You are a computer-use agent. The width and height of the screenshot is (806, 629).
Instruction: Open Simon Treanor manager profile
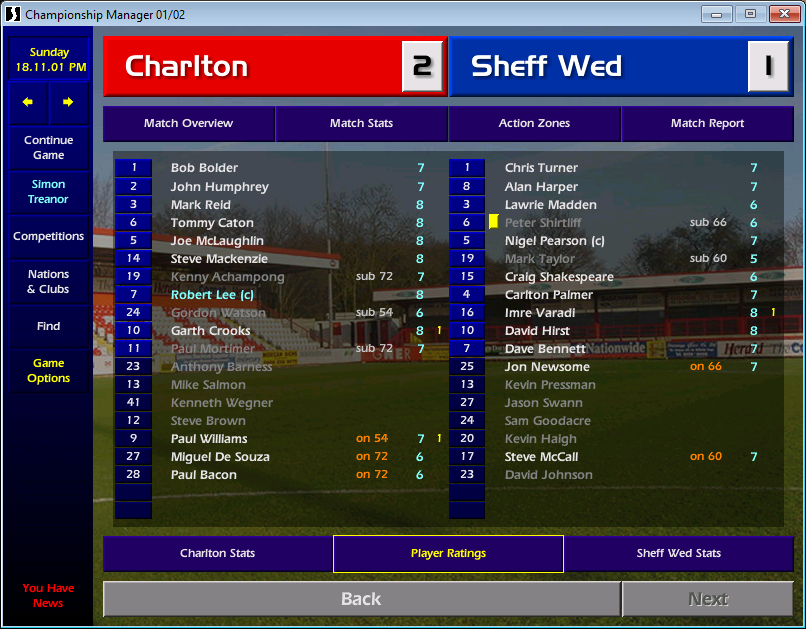(48, 192)
